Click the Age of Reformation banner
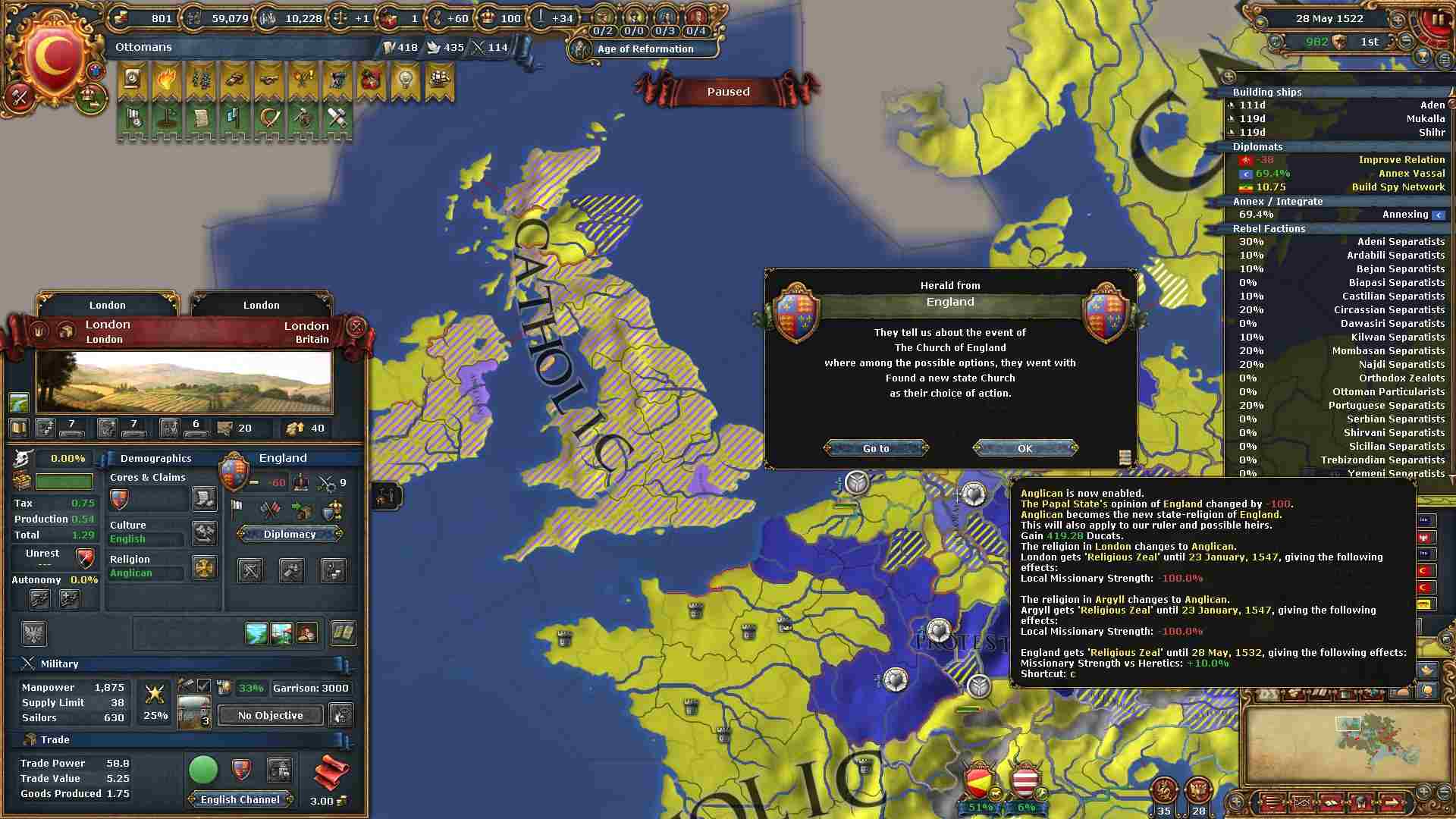 point(645,49)
